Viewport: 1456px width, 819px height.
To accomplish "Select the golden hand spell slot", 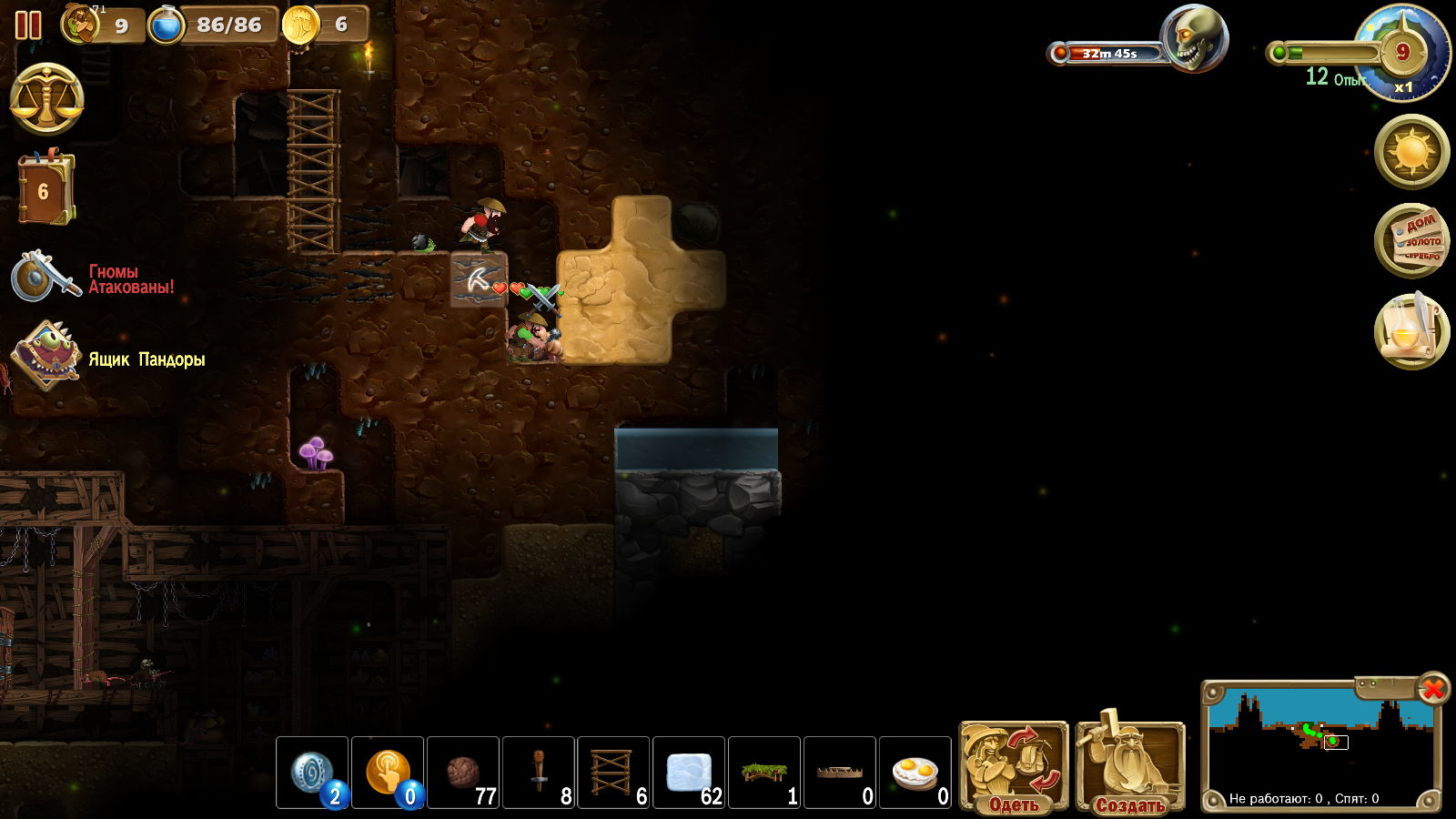I will coord(388,773).
